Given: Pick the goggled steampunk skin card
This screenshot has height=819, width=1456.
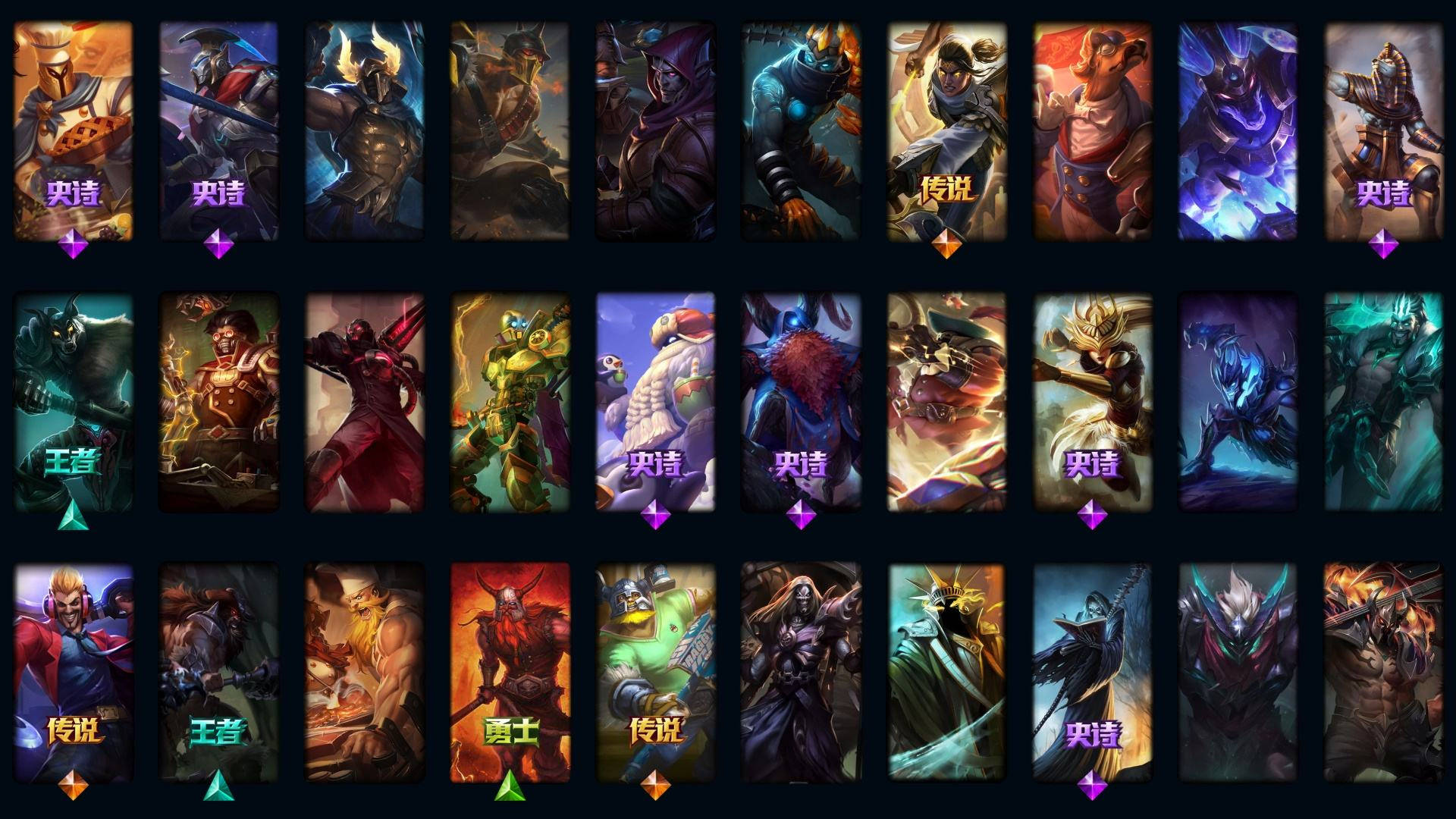Looking at the screenshot, I should 219,402.
